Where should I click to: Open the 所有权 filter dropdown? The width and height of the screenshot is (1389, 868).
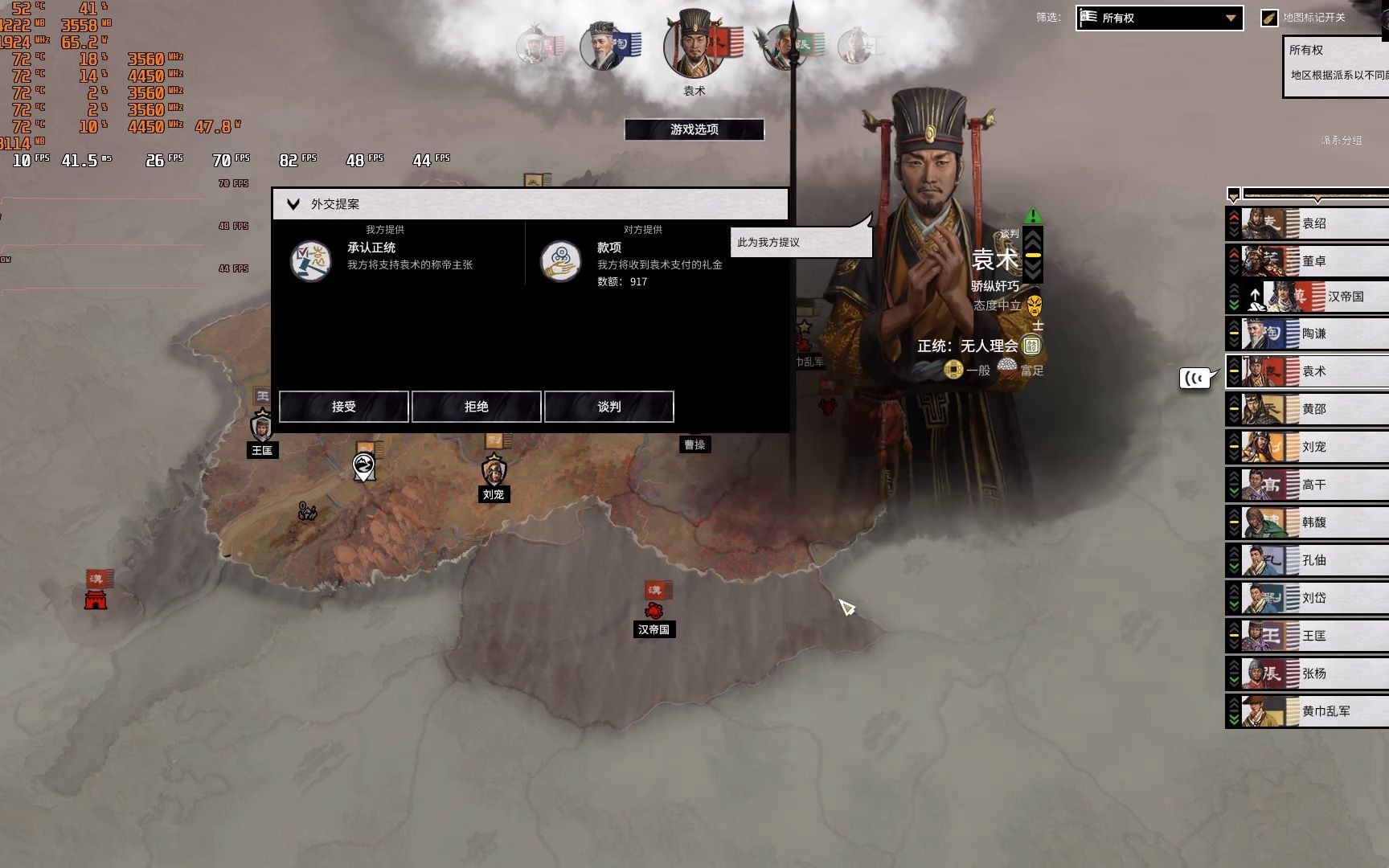coord(1159,18)
